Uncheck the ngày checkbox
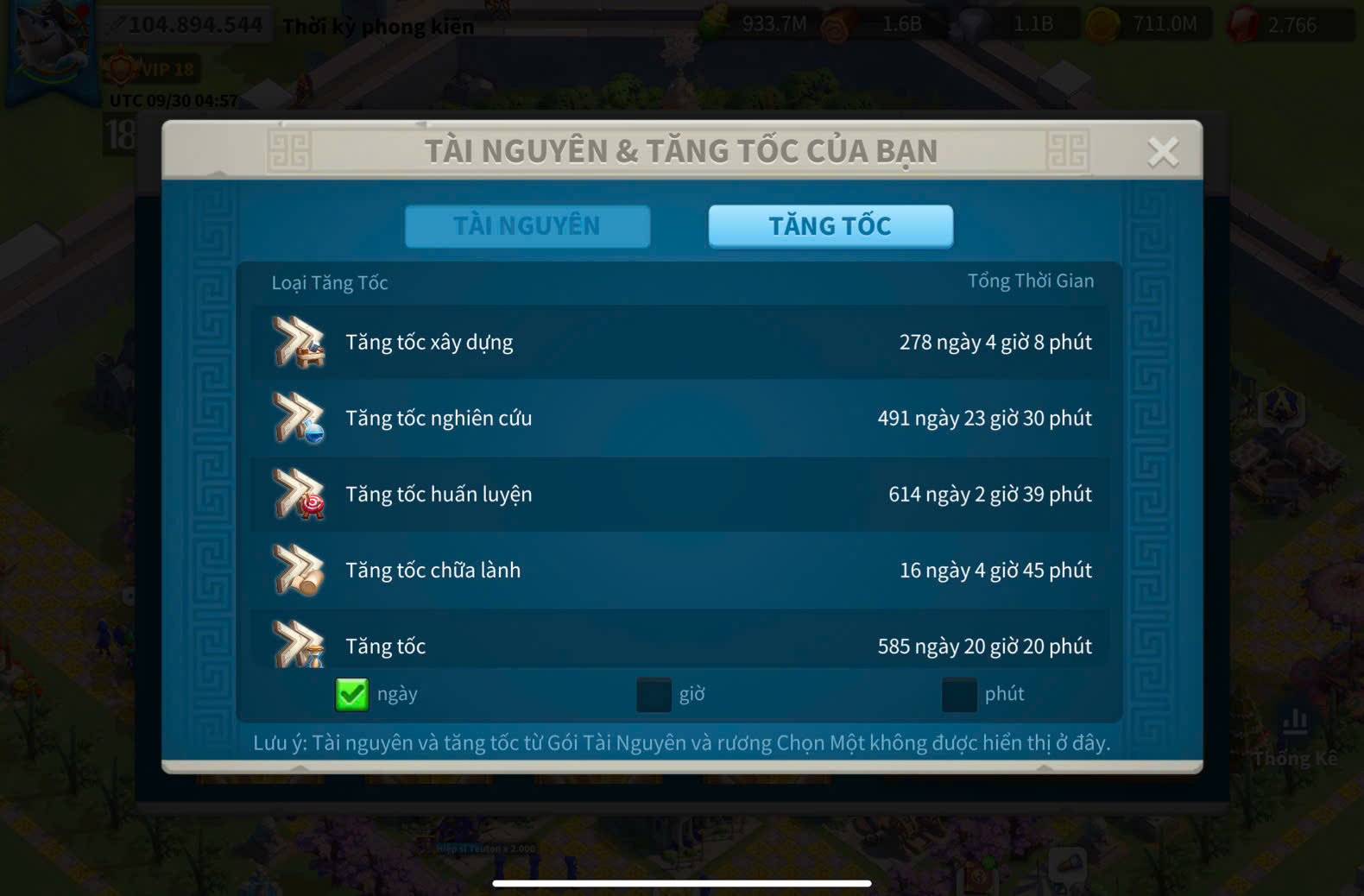 pyautogui.click(x=352, y=694)
